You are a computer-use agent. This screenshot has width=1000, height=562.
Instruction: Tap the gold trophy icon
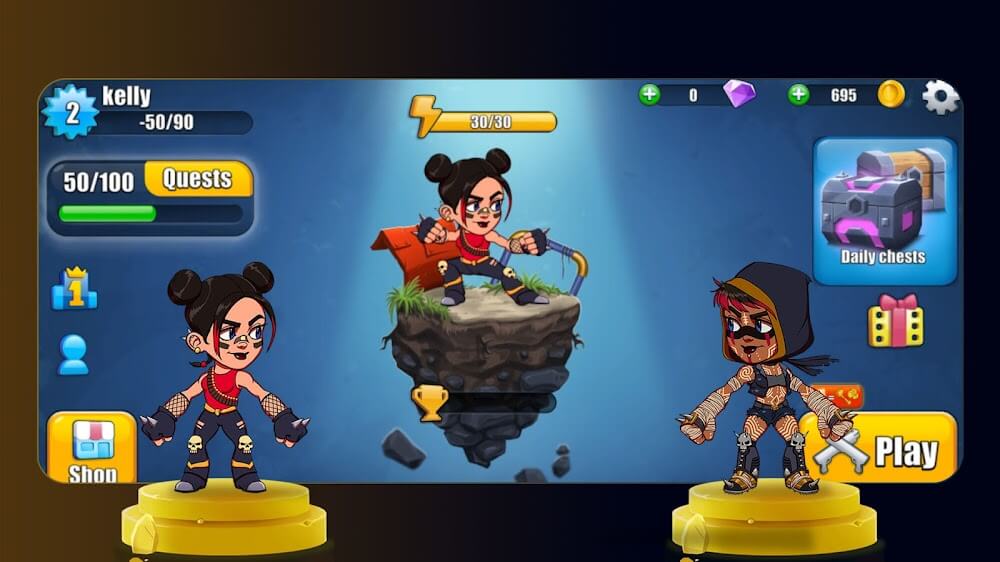[x=430, y=402]
